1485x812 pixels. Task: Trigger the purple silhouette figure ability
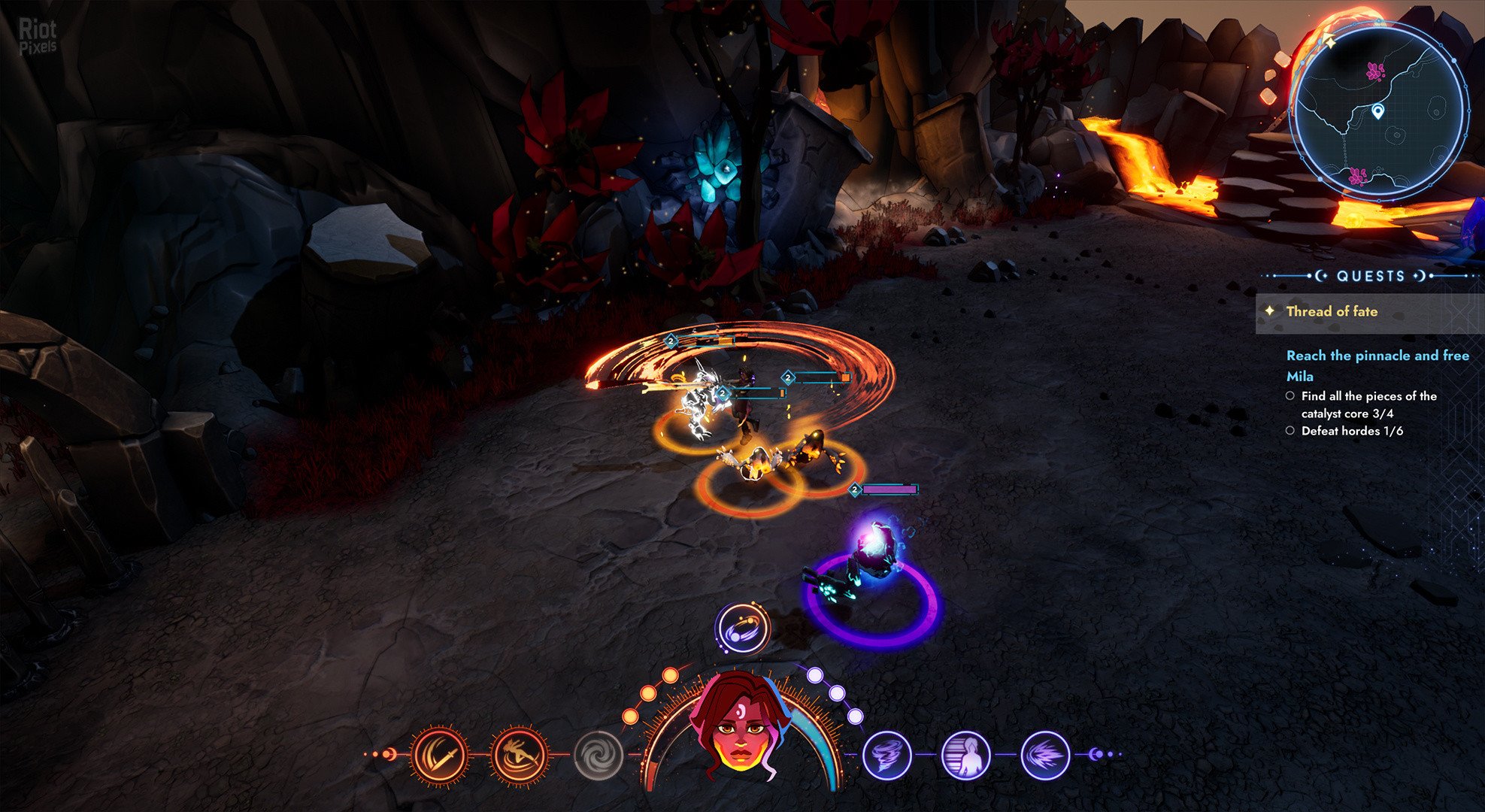tap(966, 755)
